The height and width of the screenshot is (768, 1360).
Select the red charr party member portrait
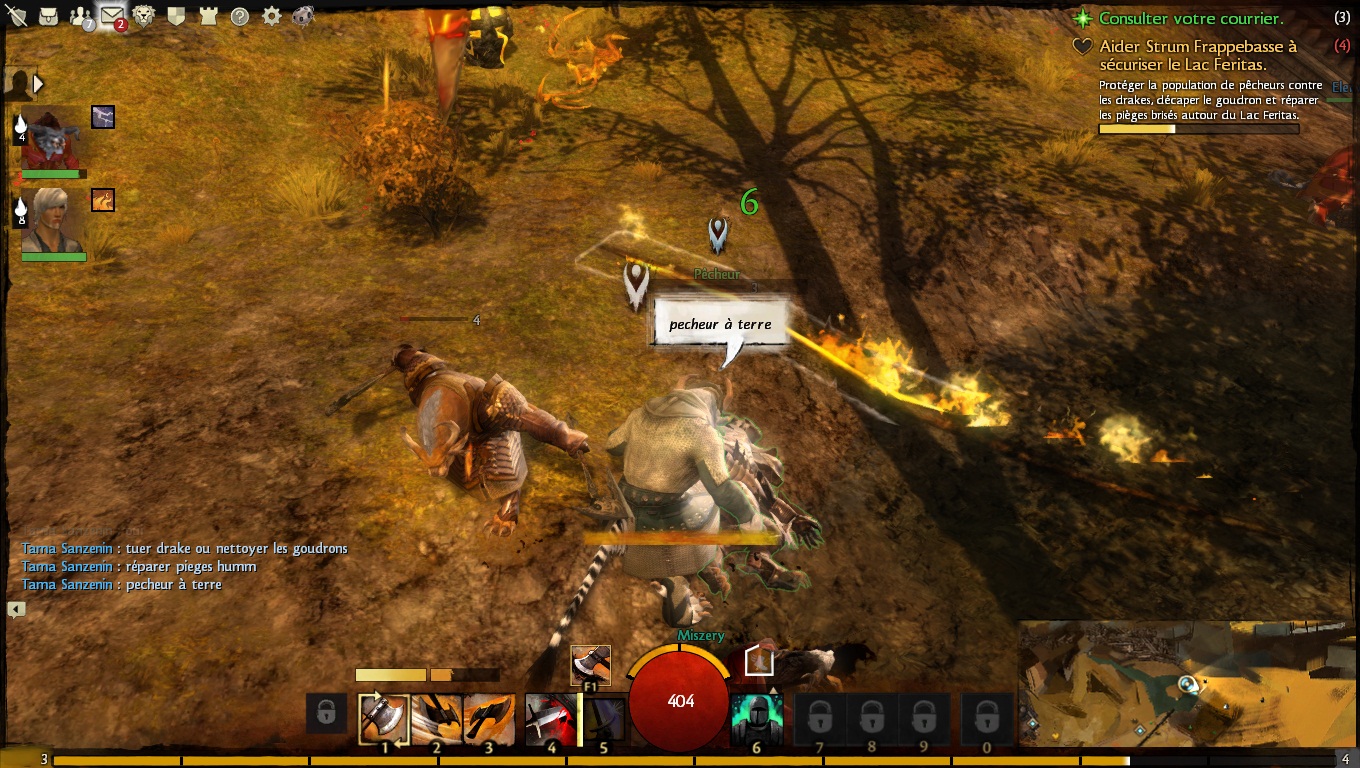click(52, 137)
